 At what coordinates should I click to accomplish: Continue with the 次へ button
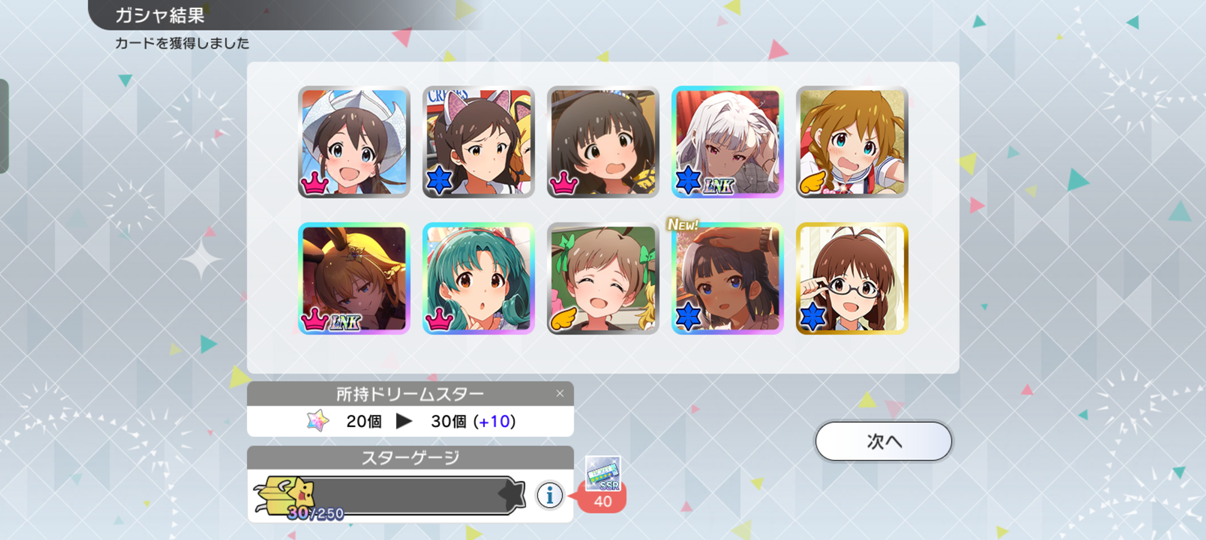tap(883, 441)
